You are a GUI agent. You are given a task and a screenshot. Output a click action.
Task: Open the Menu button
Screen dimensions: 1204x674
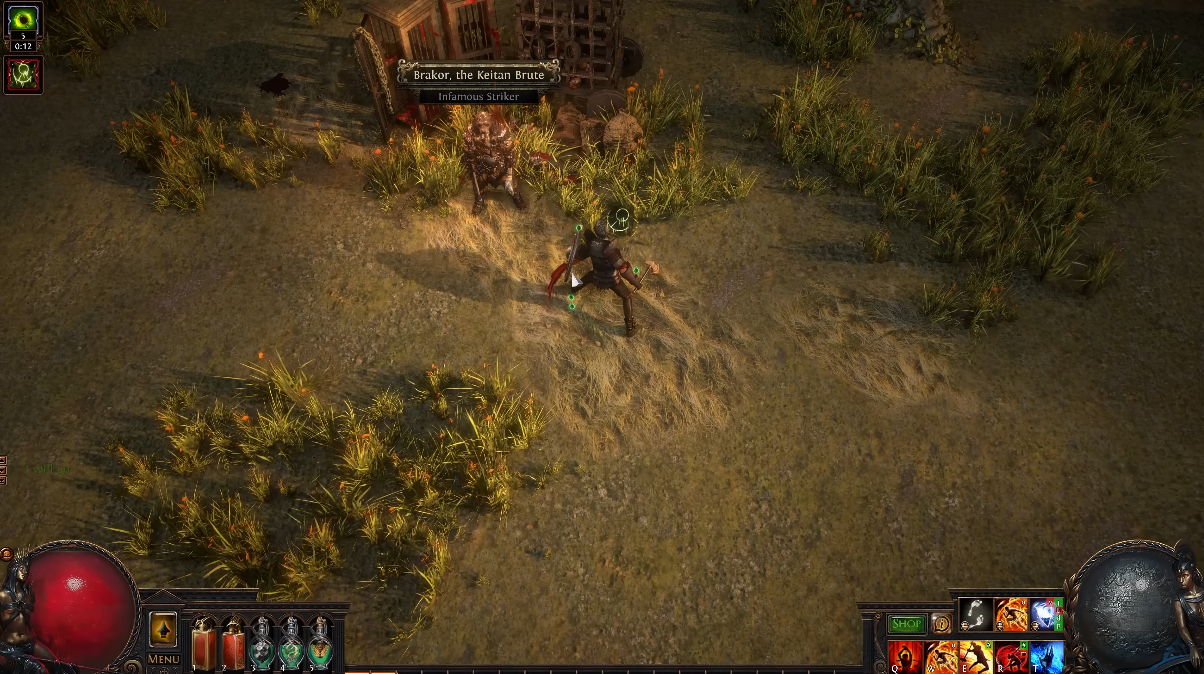pyautogui.click(x=163, y=659)
